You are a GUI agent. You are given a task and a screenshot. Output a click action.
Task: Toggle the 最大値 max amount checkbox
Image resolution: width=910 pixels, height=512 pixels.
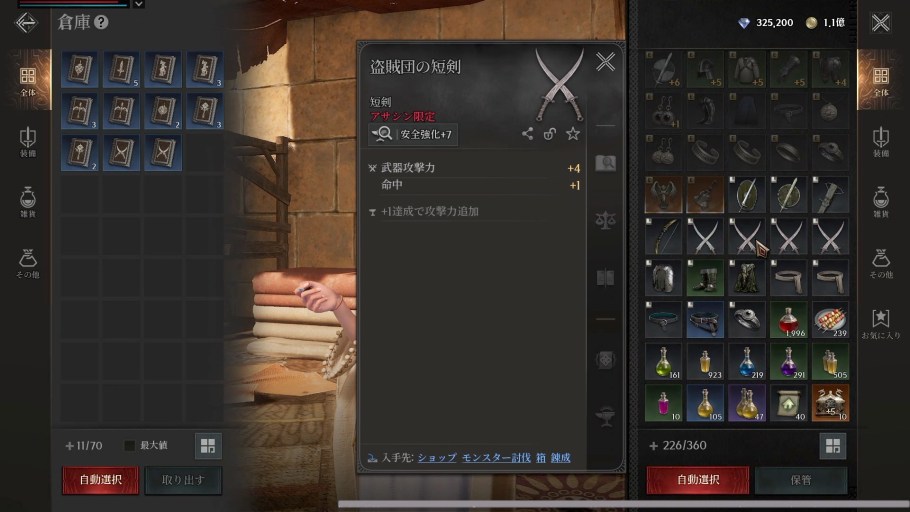click(x=129, y=446)
